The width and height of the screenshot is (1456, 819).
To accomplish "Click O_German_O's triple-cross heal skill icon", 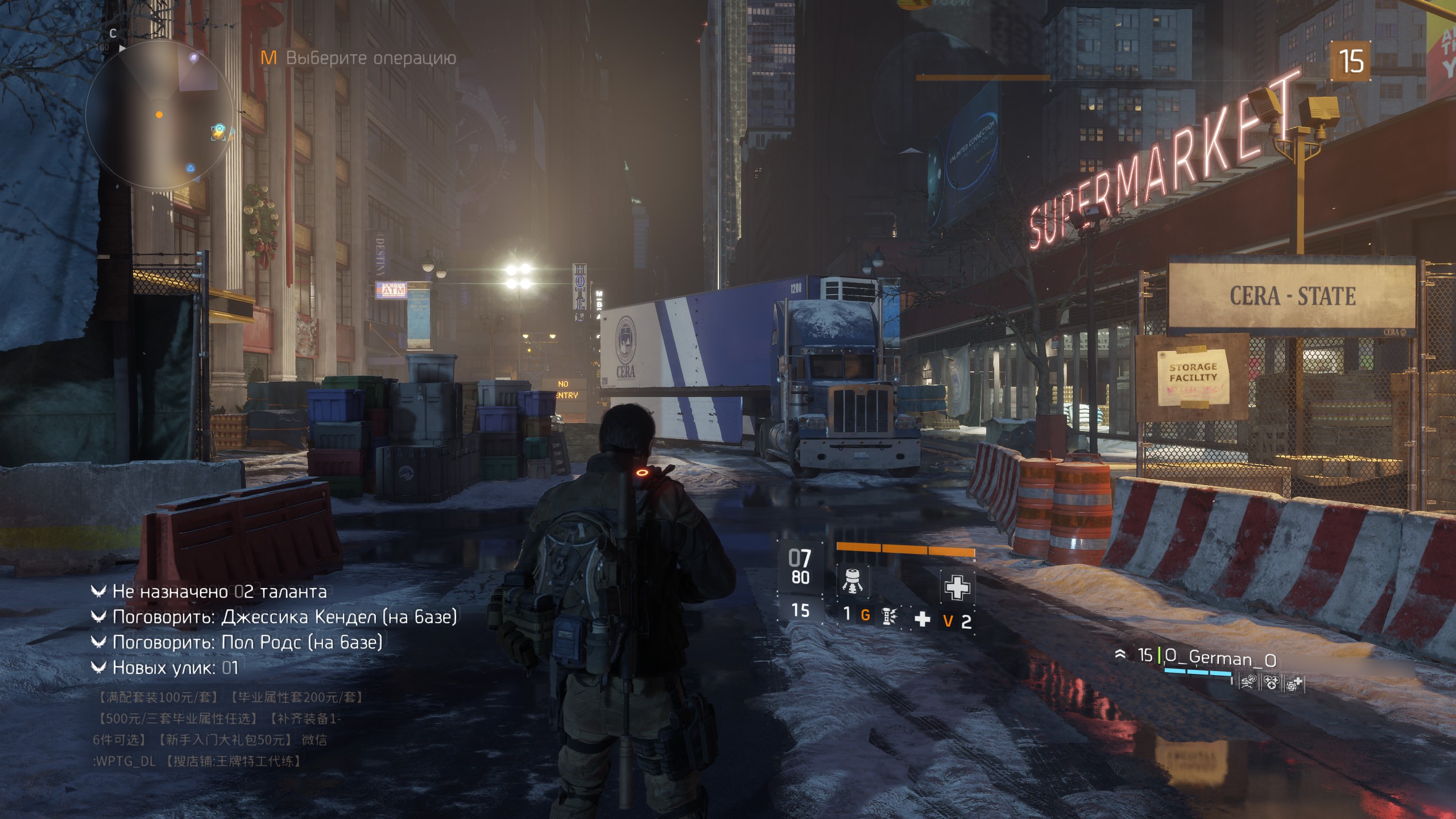I will tap(1271, 682).
